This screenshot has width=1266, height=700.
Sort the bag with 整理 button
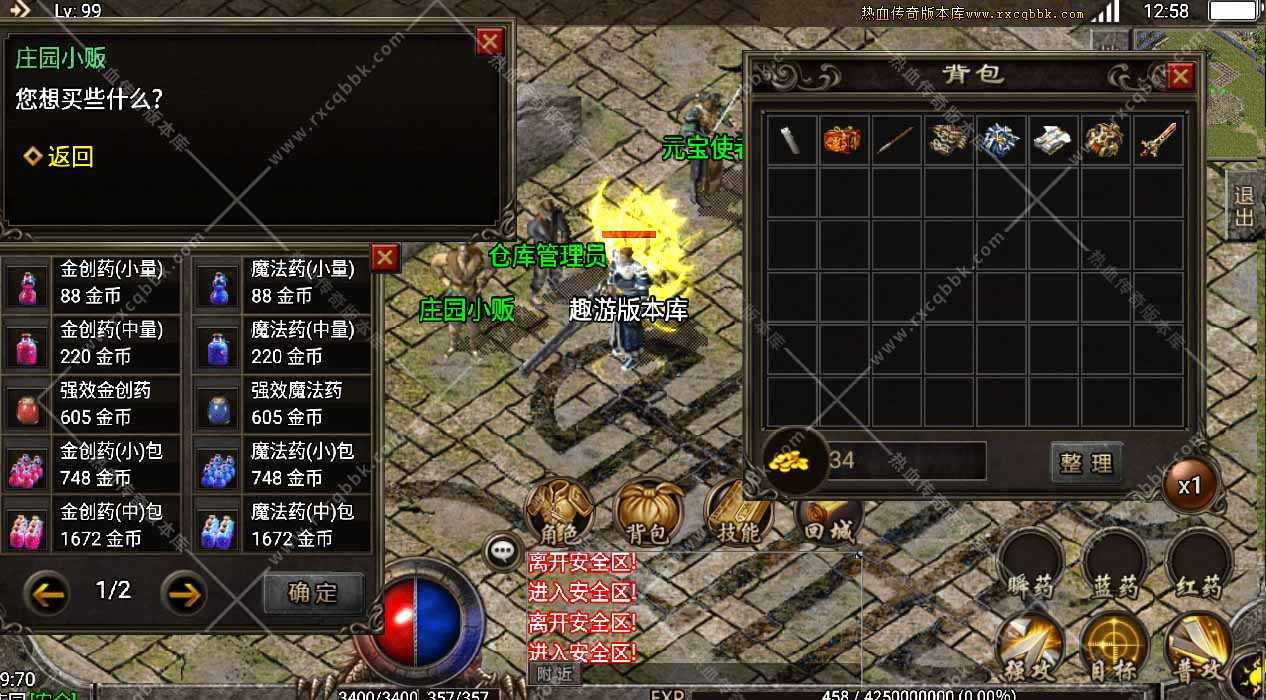[x=1086, y=463]
